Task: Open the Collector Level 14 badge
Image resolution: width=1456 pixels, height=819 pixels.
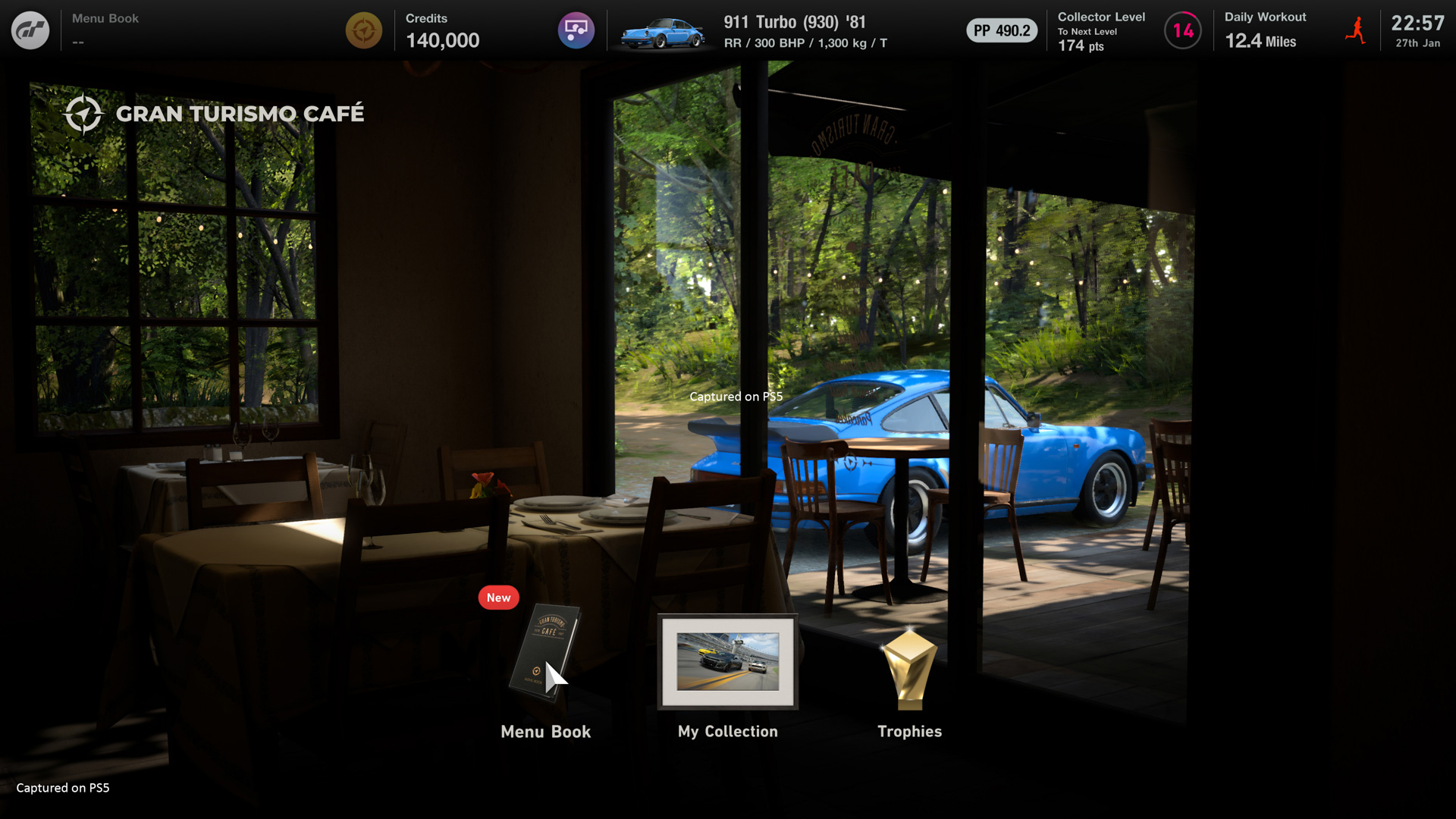Action: pyautogui.click(x=1183, y=30)
